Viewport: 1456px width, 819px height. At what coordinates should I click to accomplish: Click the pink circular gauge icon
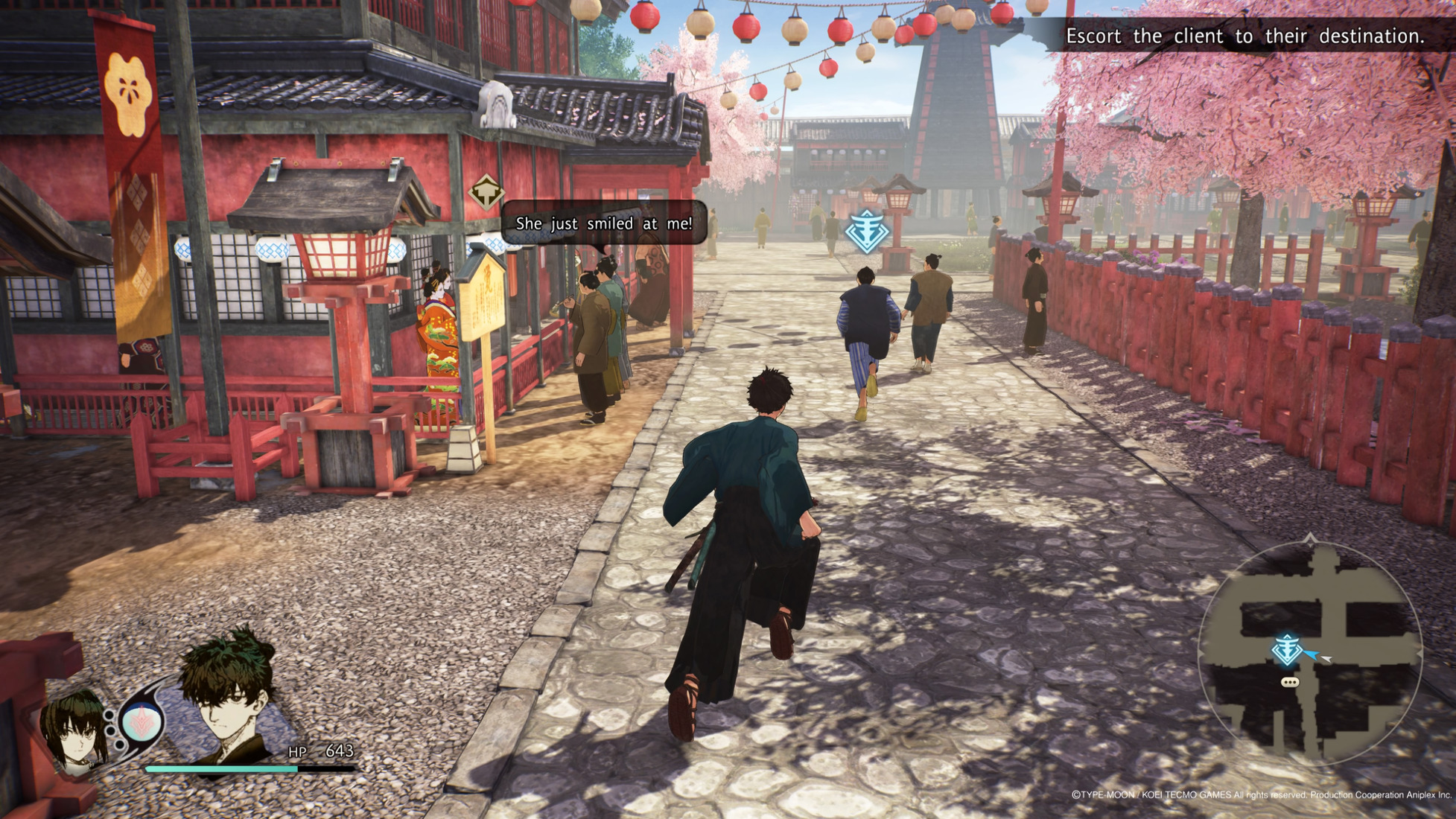coord(142,721)
